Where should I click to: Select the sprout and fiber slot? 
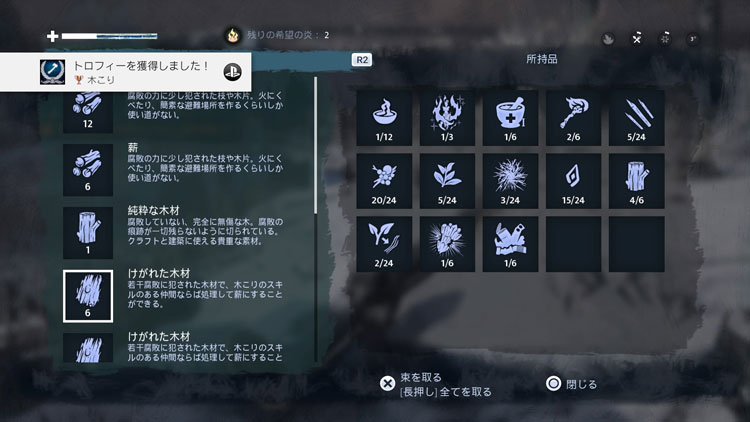coord(384,243)
